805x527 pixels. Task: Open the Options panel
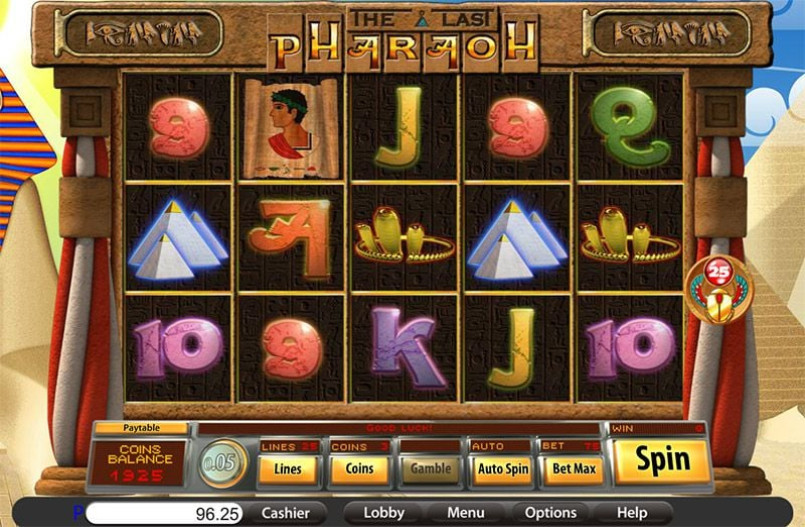pyautogui.click(x=550, y=513)
